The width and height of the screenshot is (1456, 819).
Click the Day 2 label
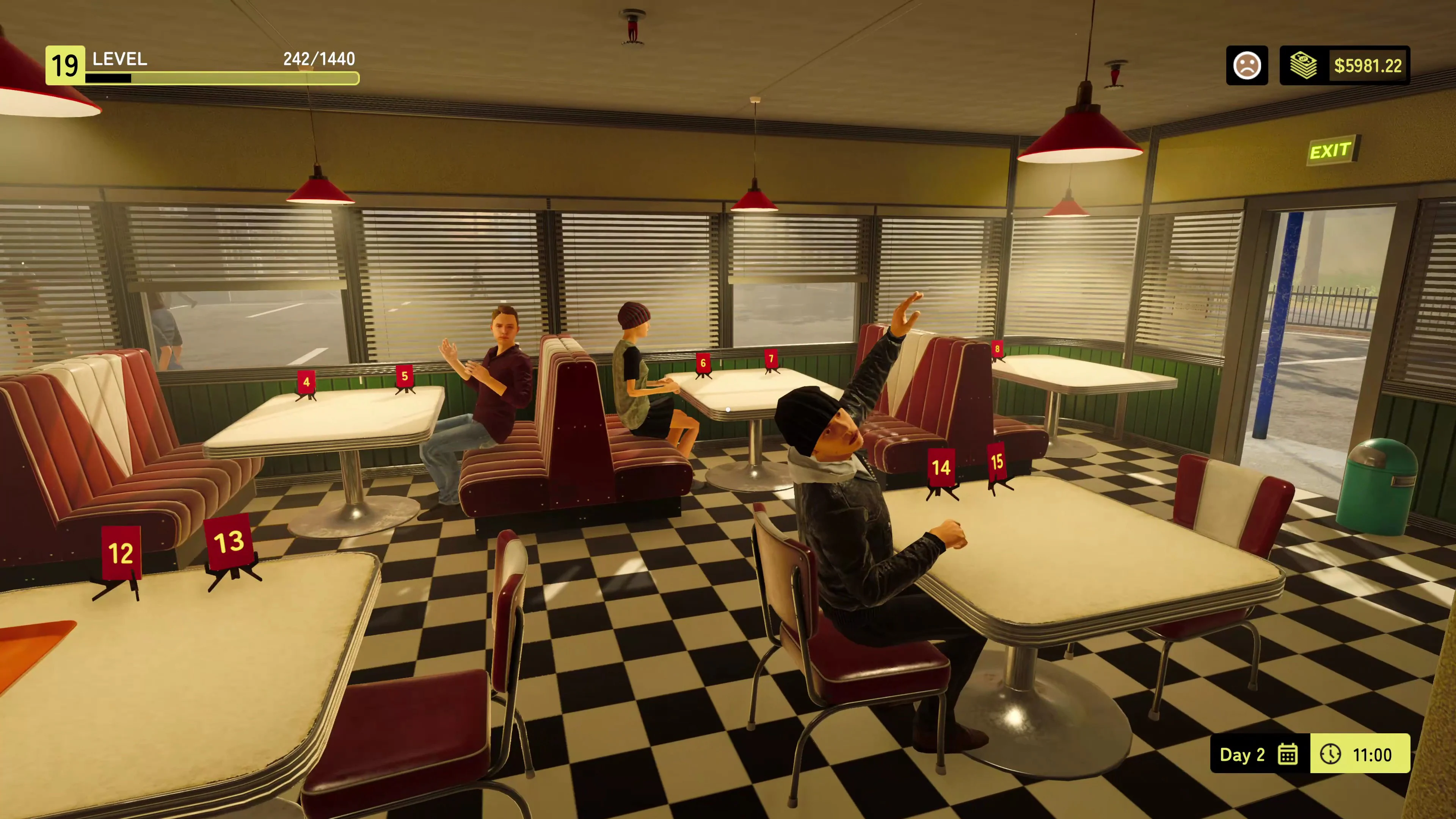click(1243, 755)
